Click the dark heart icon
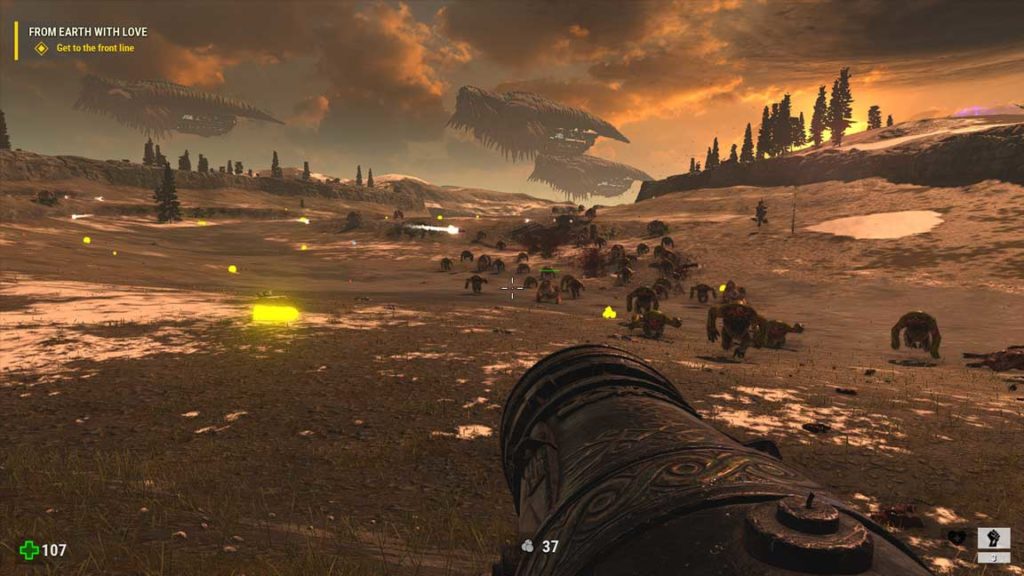The width and height of the screenshot is (1024, 576). pyautogui.click(x=956, y=538)
